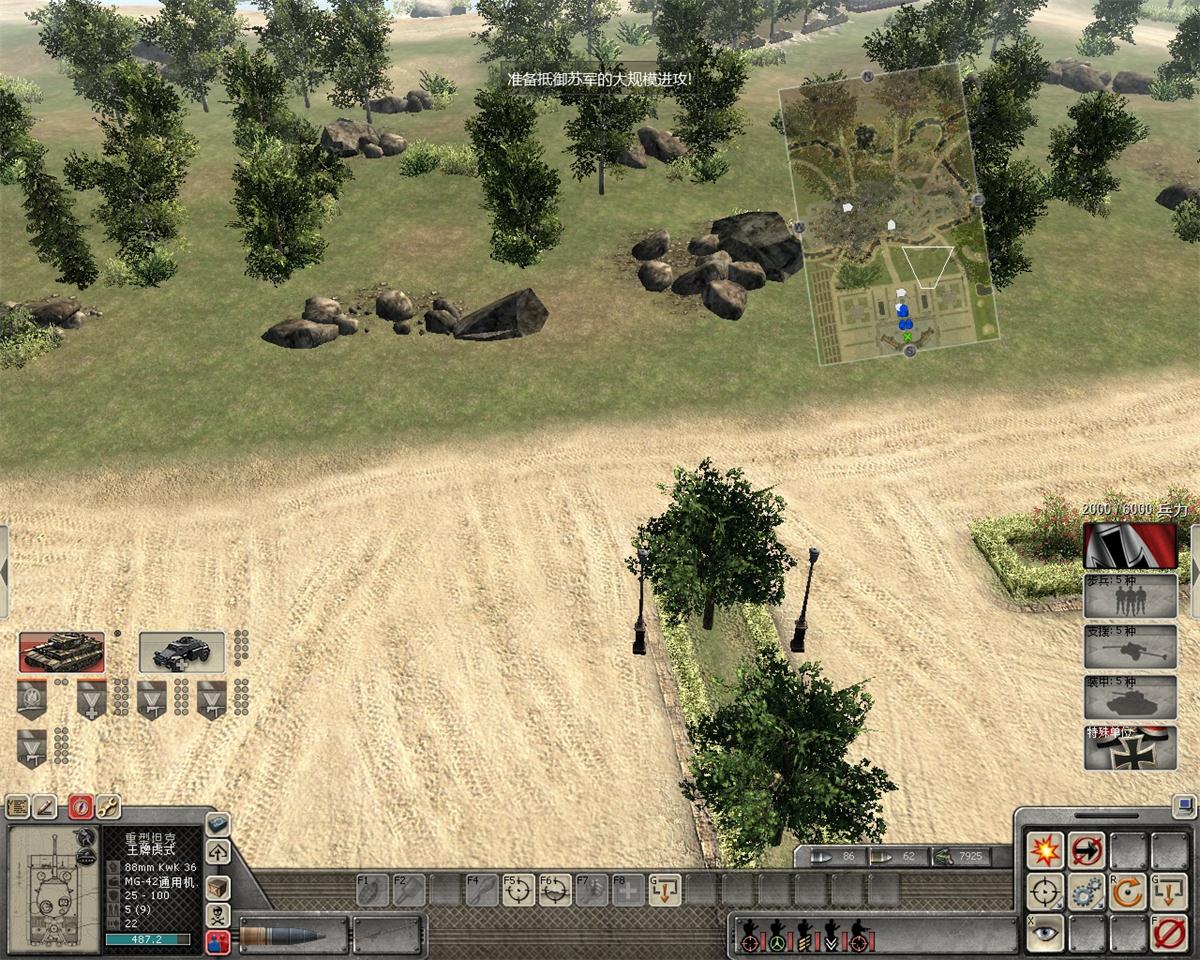Open the infantry reinforcement category
Screen dimensions: 1200x960
tap(1130, 596)
